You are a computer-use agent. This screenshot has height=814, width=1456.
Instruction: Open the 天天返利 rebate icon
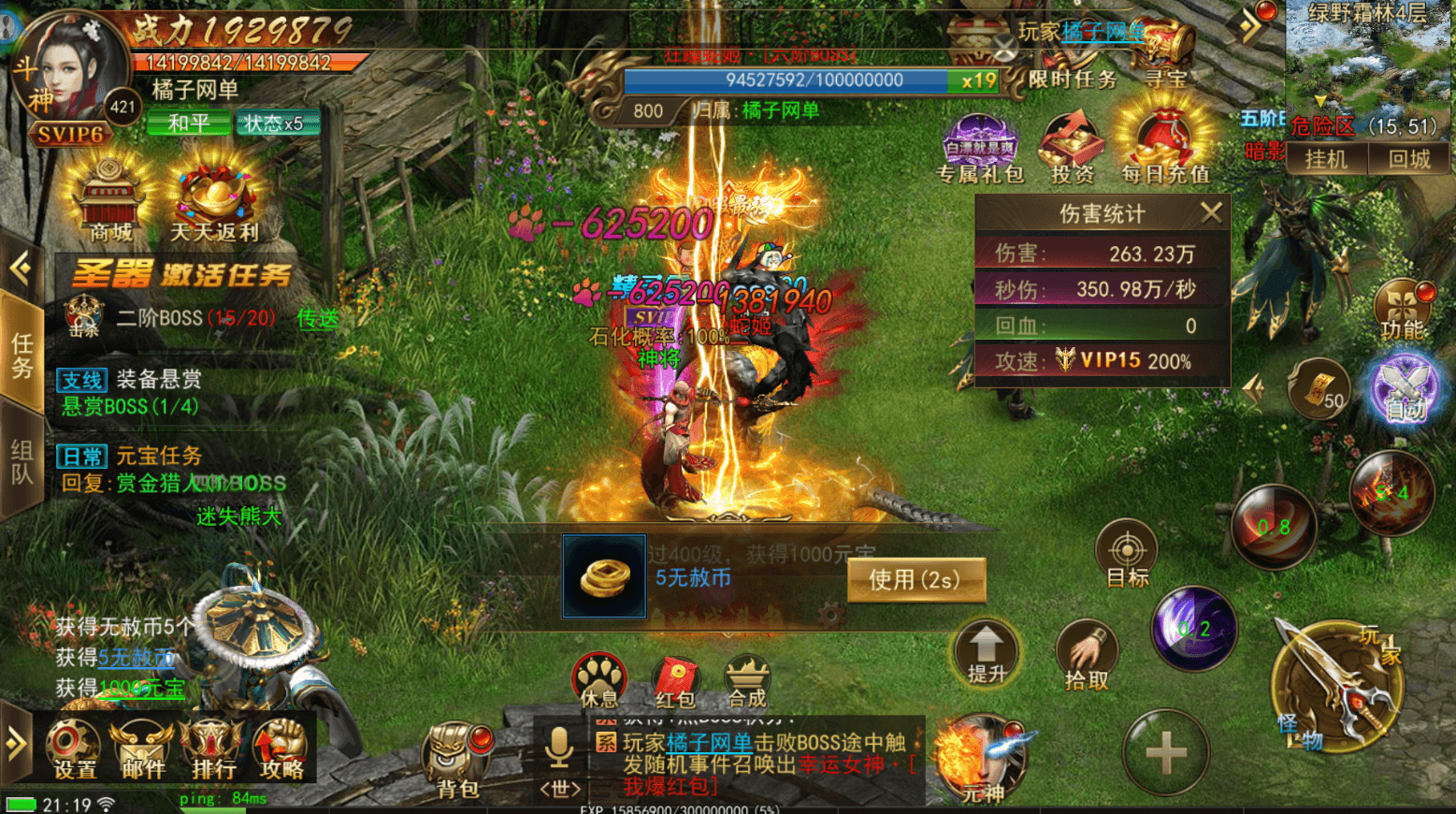pyautogui.click(x=214, y=200)
